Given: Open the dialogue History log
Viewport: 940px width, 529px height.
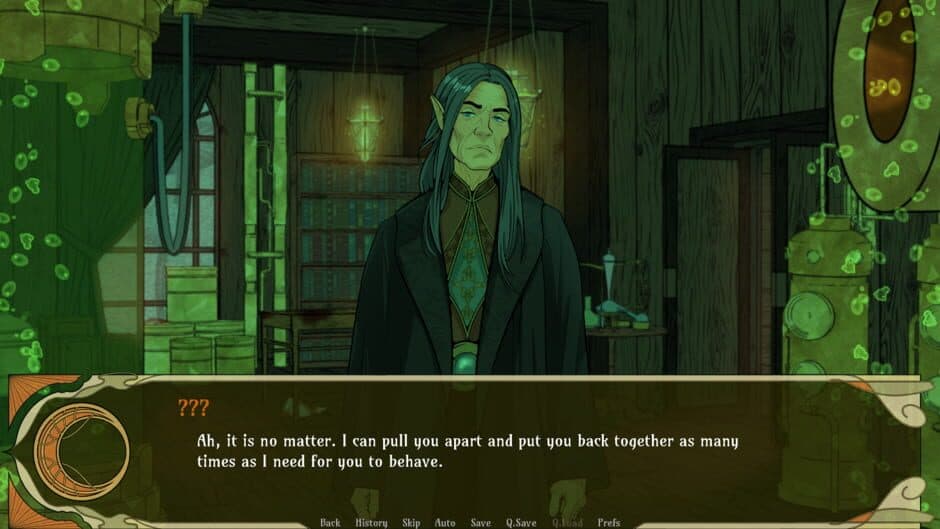Looking at the screenshot, I should [x=371, y=522].
